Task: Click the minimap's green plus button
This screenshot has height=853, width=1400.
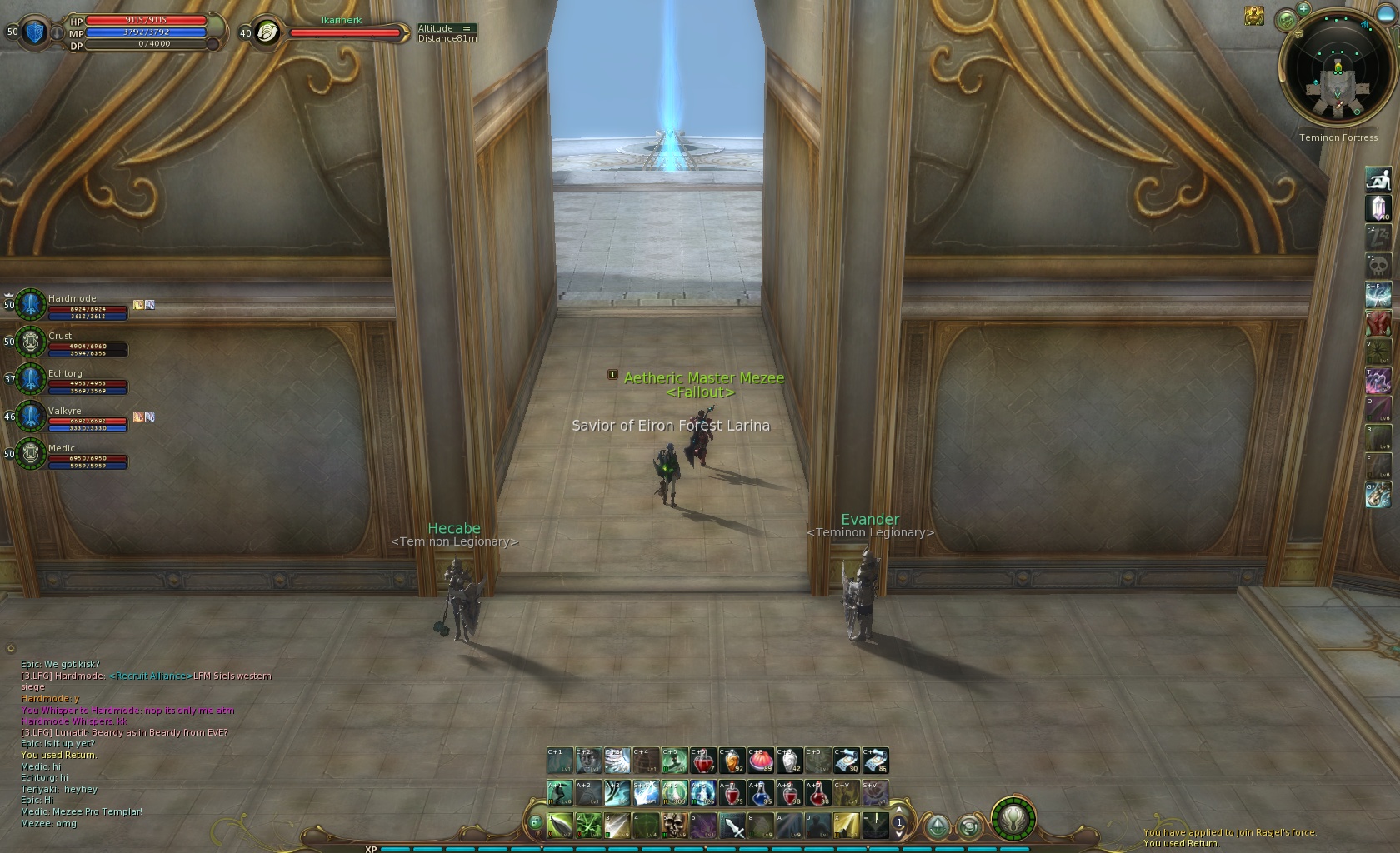Action: [1303, 8]
